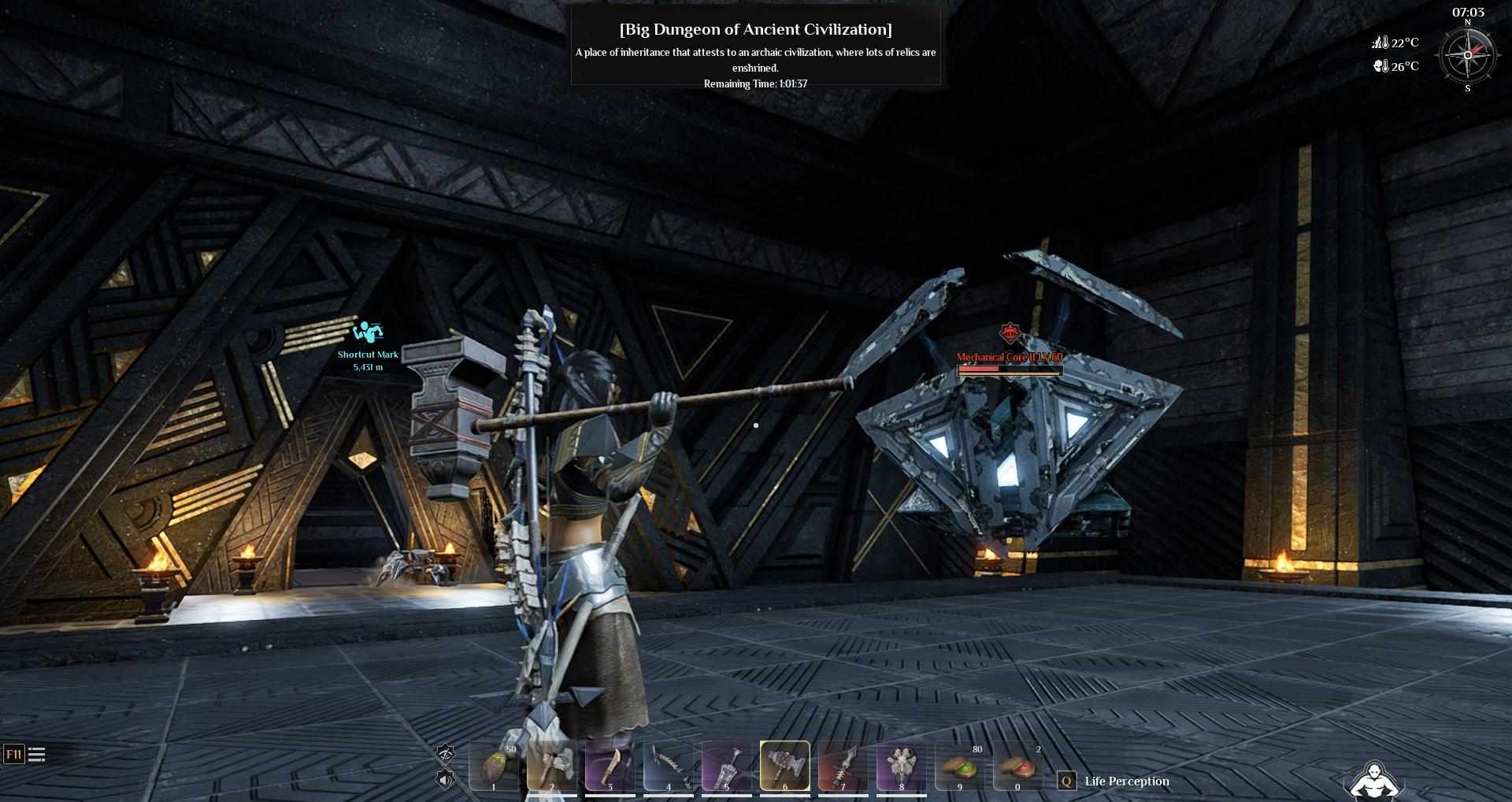Viewport: 1512px width, 802px height.
Task: Equip the curved bone knife in slot 3
Action: pos(610,767)
